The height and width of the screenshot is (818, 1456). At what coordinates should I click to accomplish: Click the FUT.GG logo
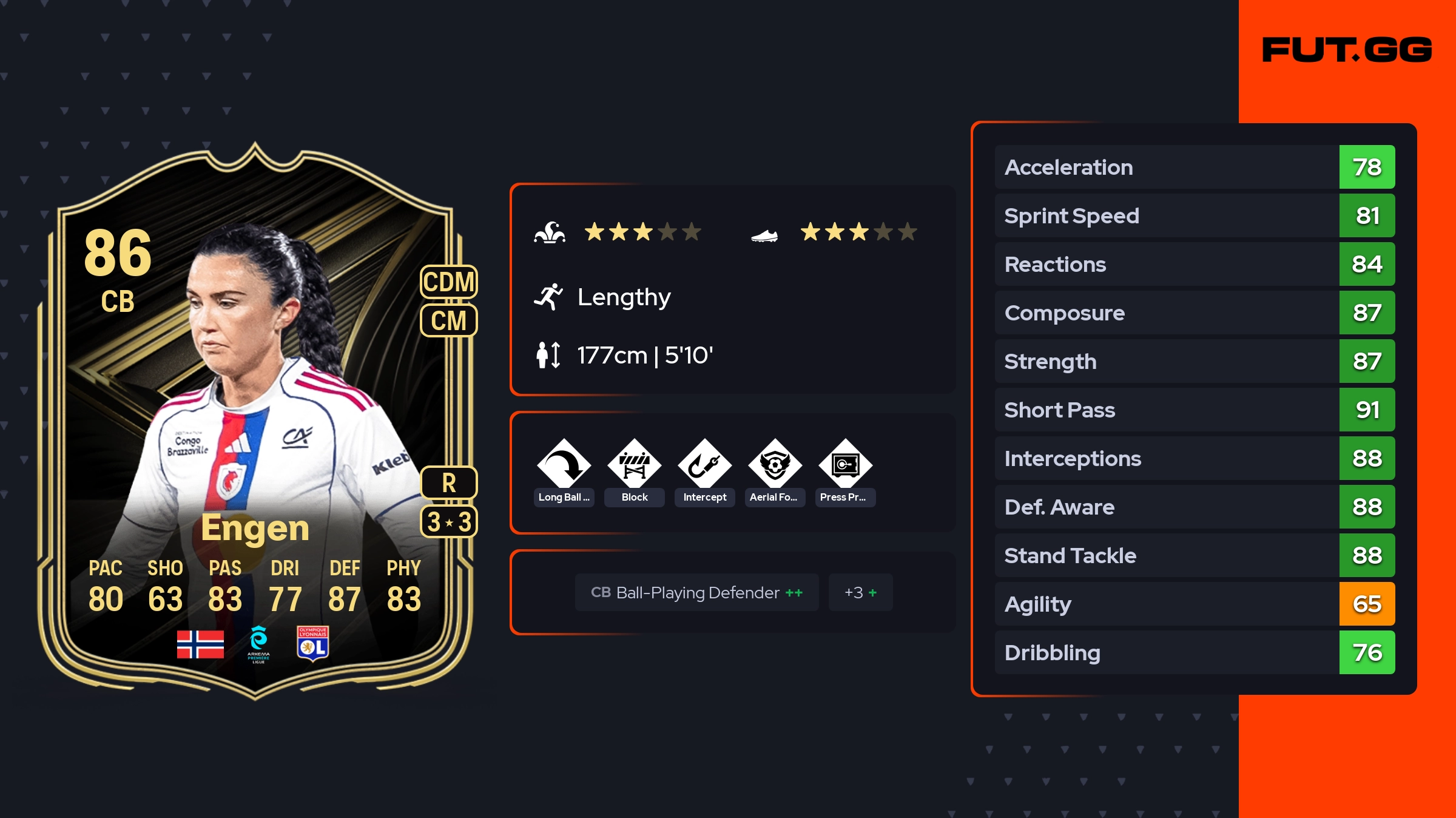click(1347, 50)
